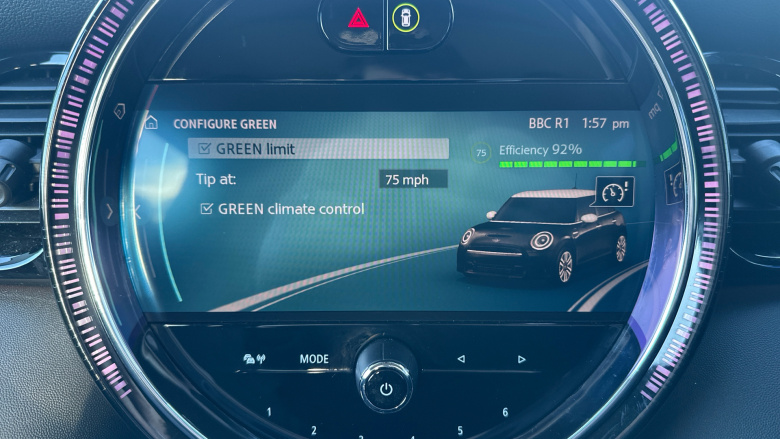Activate the red hazard warning button

point(357,17)
